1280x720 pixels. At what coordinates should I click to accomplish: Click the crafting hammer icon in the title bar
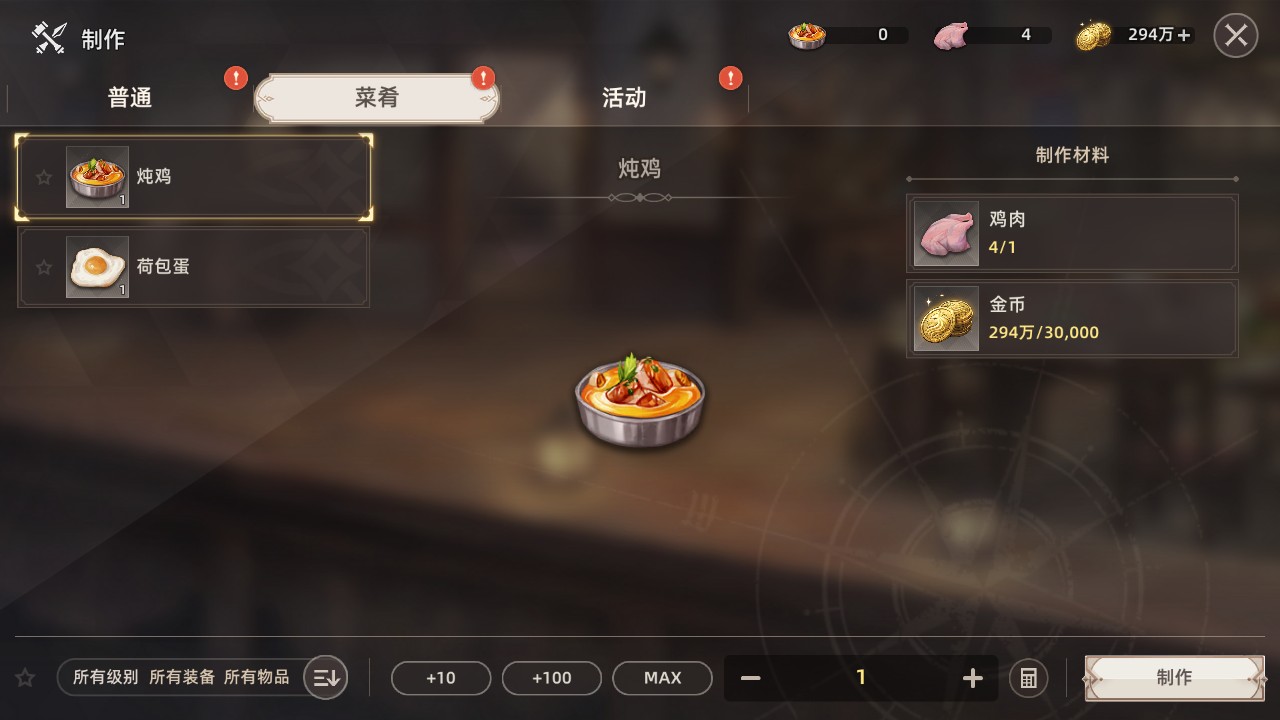point(48,37)
